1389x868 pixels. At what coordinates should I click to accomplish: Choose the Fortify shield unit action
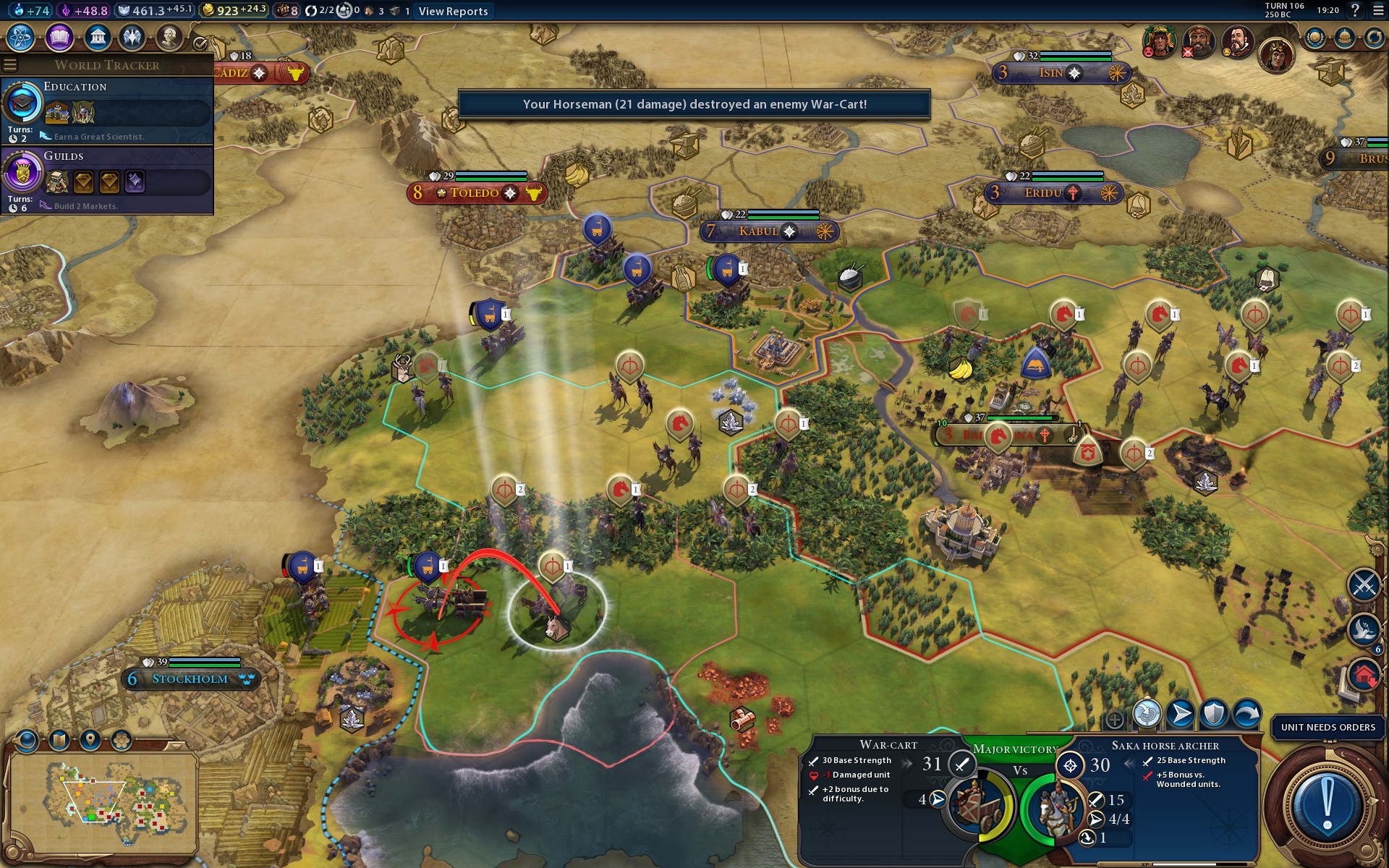1213,713
